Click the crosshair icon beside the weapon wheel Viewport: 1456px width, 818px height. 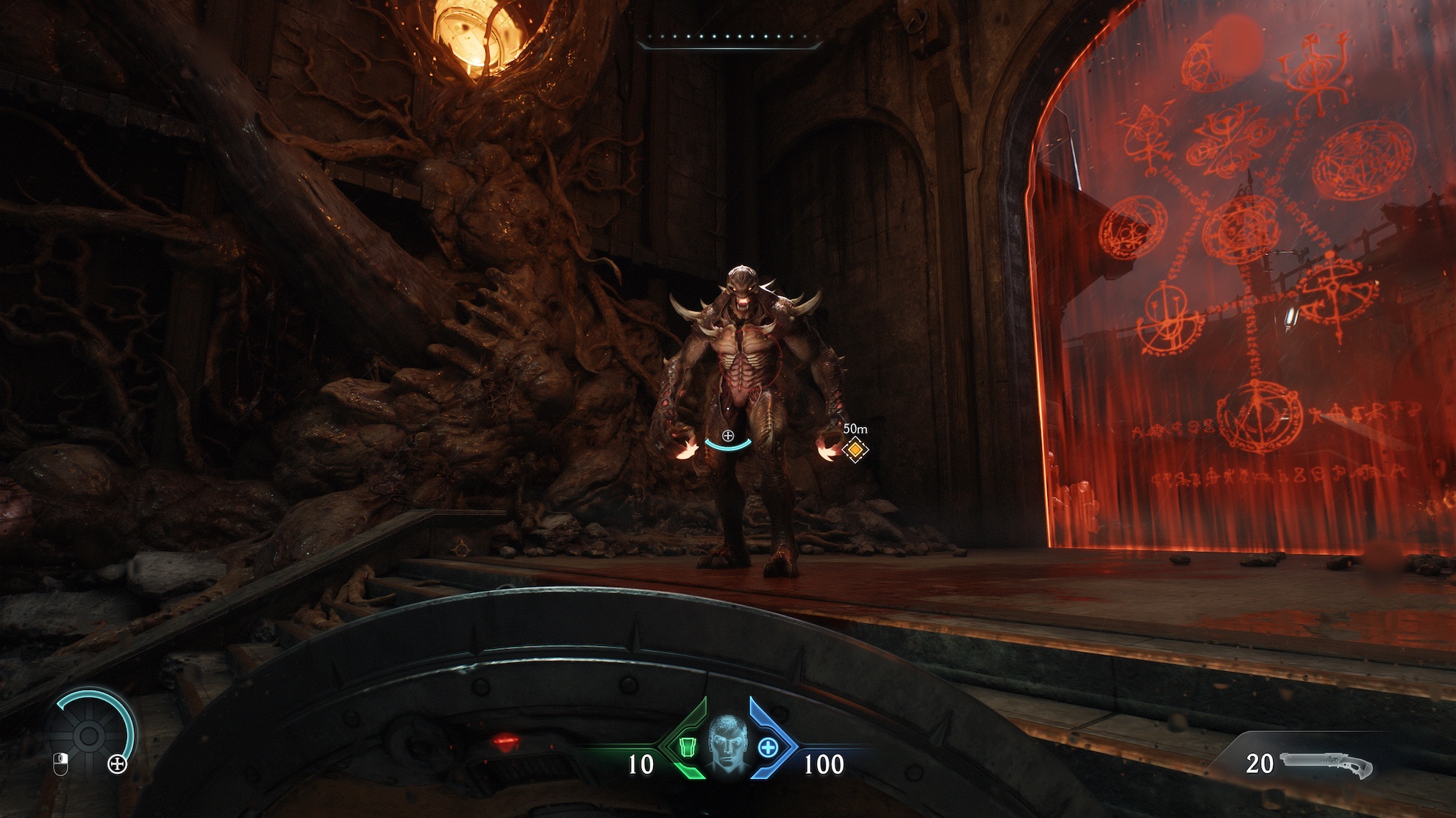tap(118, 764)
